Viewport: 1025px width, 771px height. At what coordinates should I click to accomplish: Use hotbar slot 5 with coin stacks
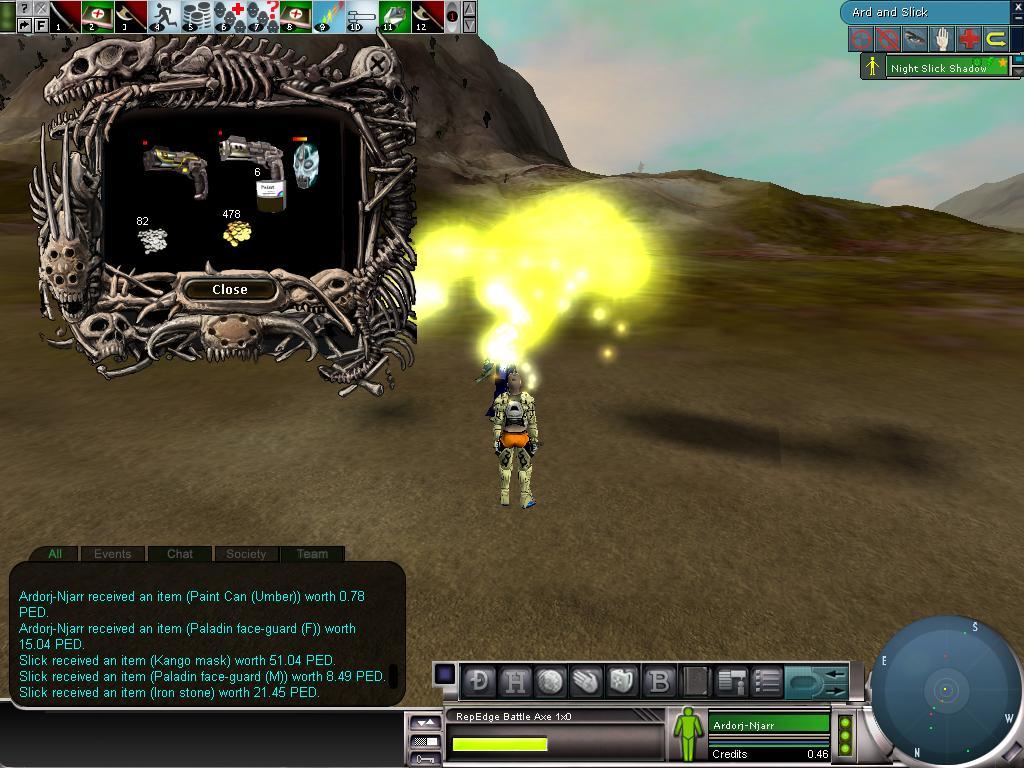coord(196,16)
